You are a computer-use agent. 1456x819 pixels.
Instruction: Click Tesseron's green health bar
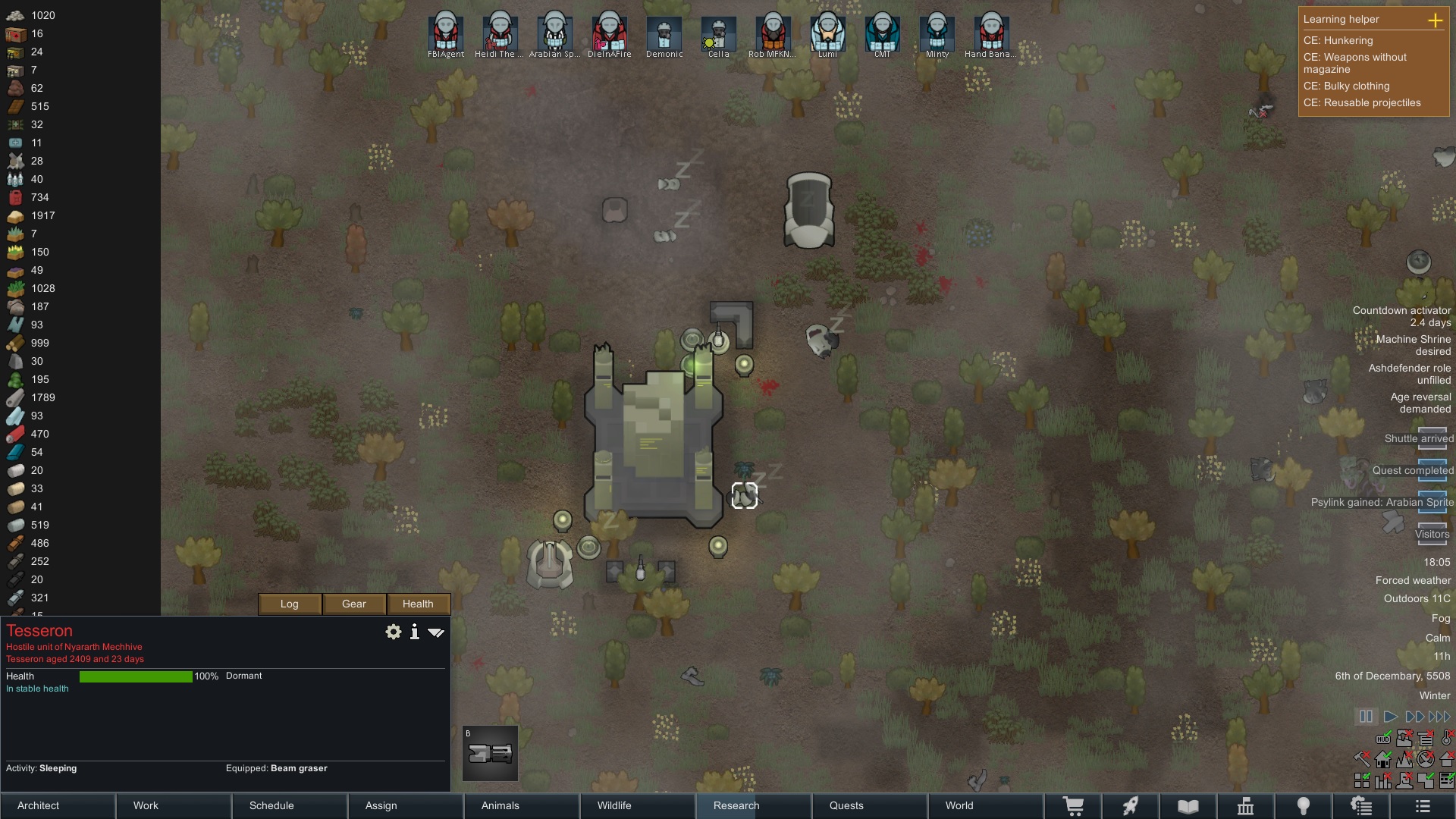[x=136, y=676]
